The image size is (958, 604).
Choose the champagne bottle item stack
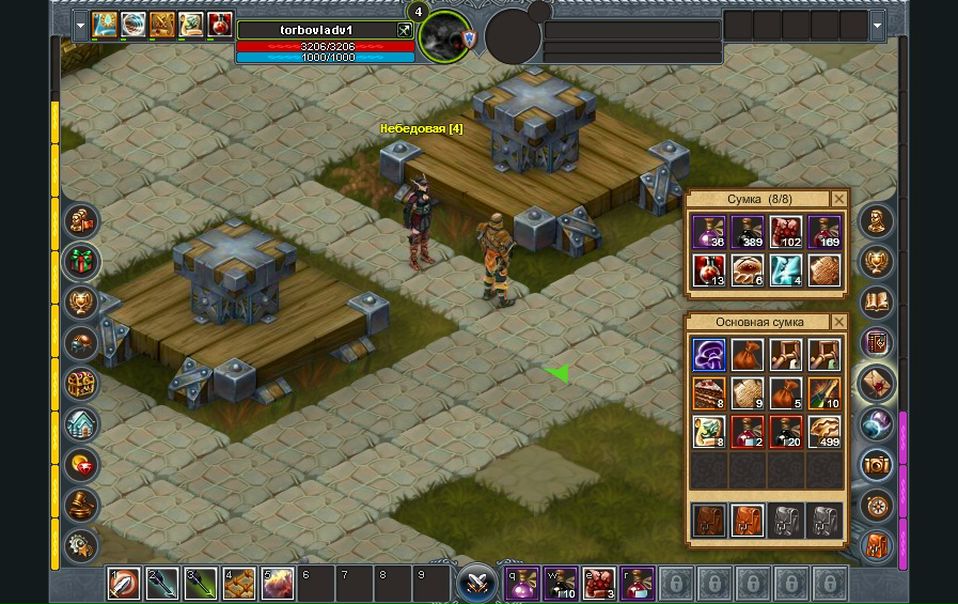824,393
